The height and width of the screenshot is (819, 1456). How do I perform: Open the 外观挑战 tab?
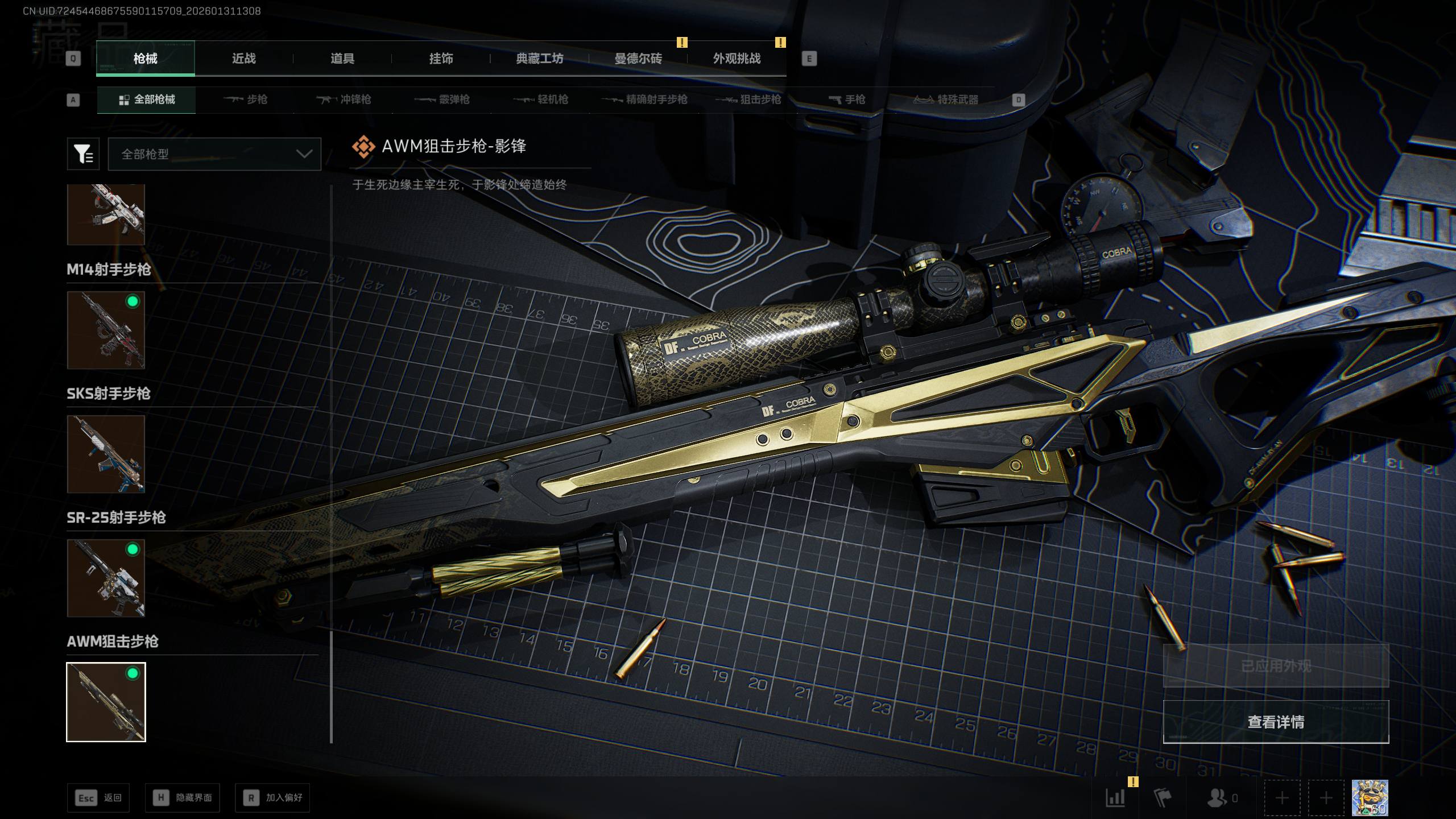point(737,59)
